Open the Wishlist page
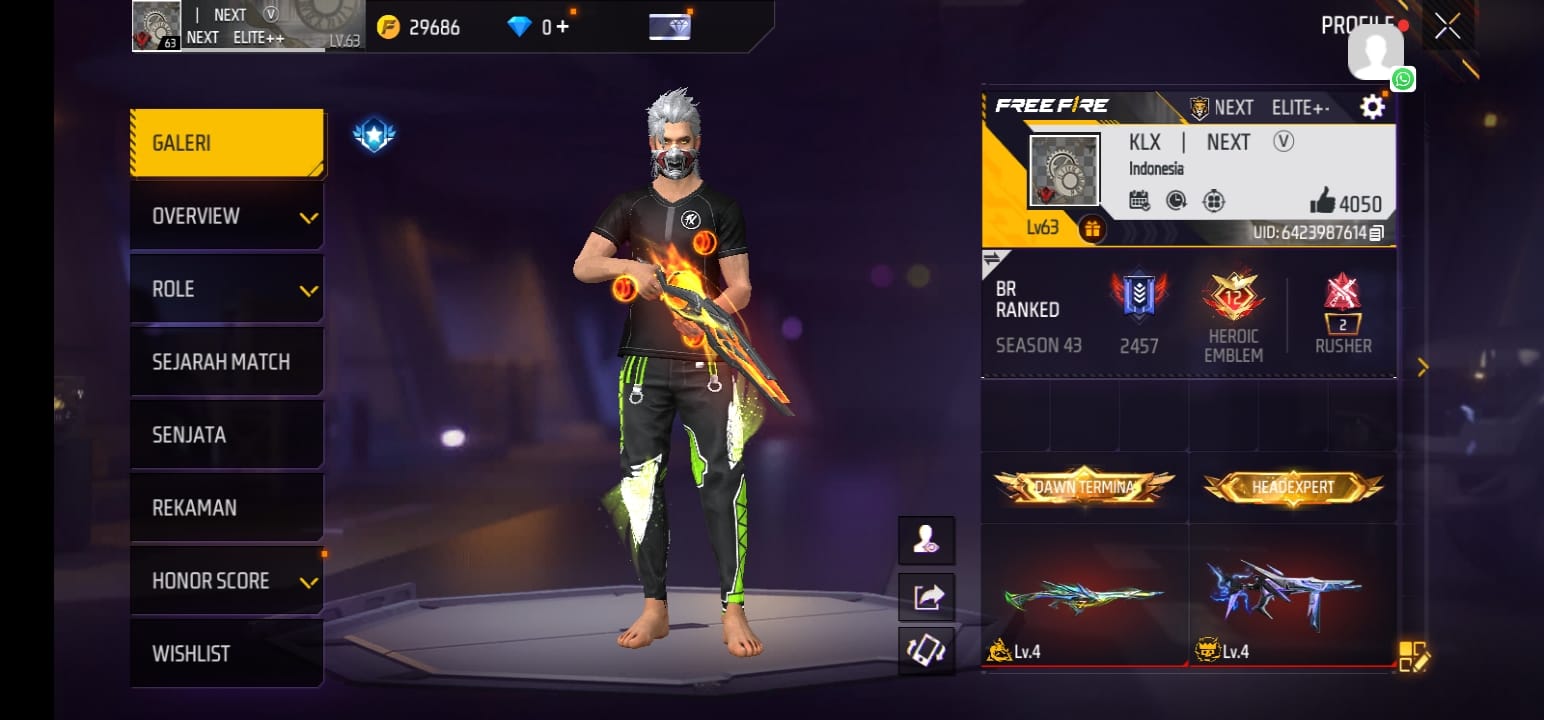Image resolution: width=1544 pixels, height=720 pixels. [x=227, y=654]
